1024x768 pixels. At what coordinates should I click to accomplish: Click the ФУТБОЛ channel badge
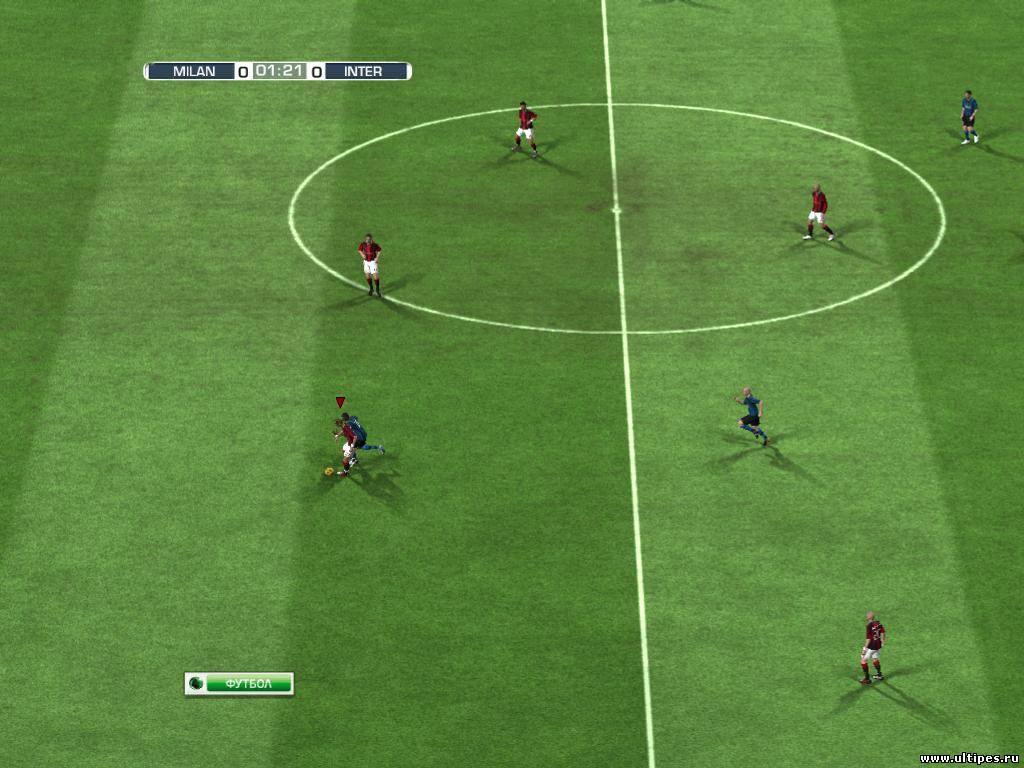click(239, 683)
